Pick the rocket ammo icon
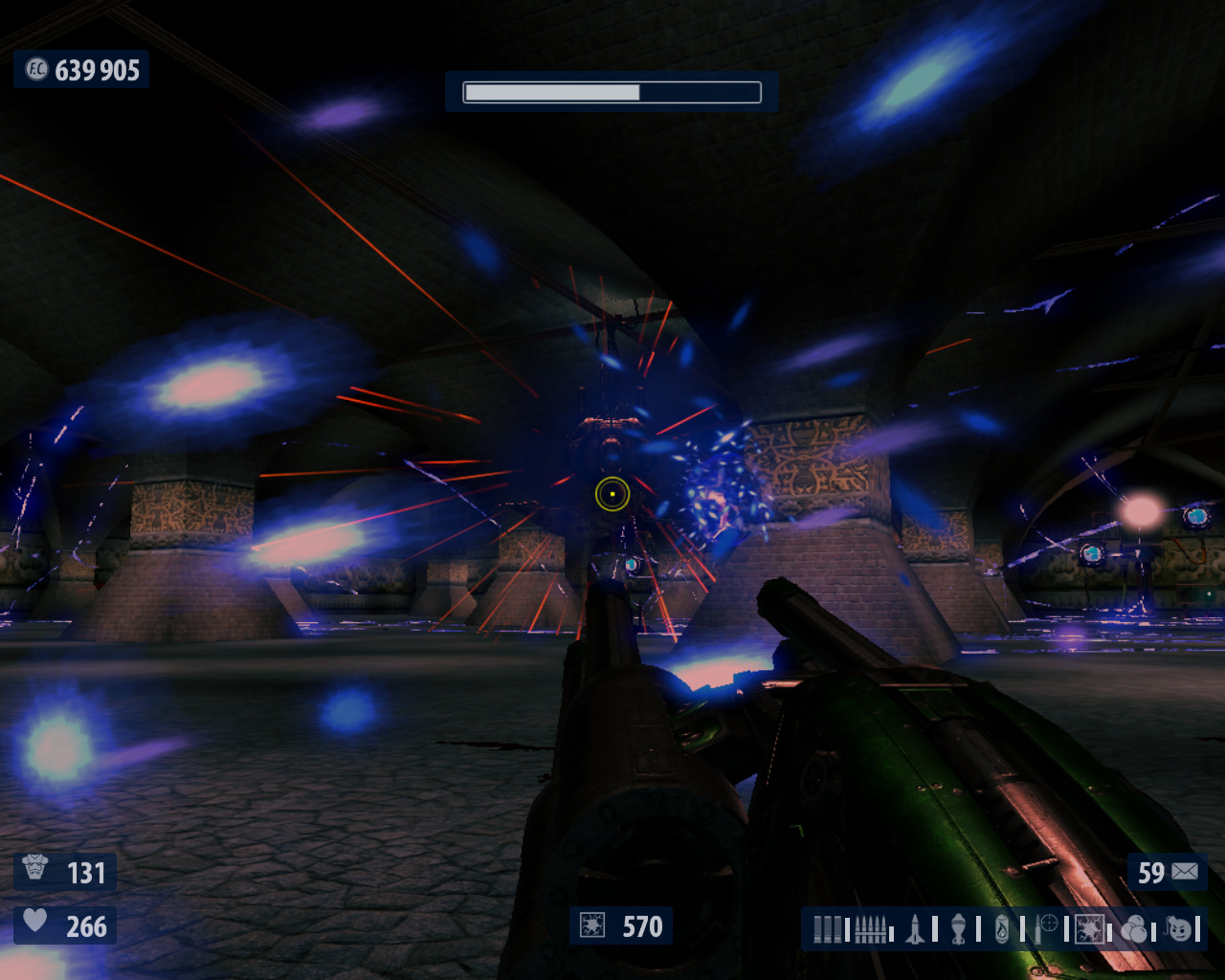 point(915,928)
